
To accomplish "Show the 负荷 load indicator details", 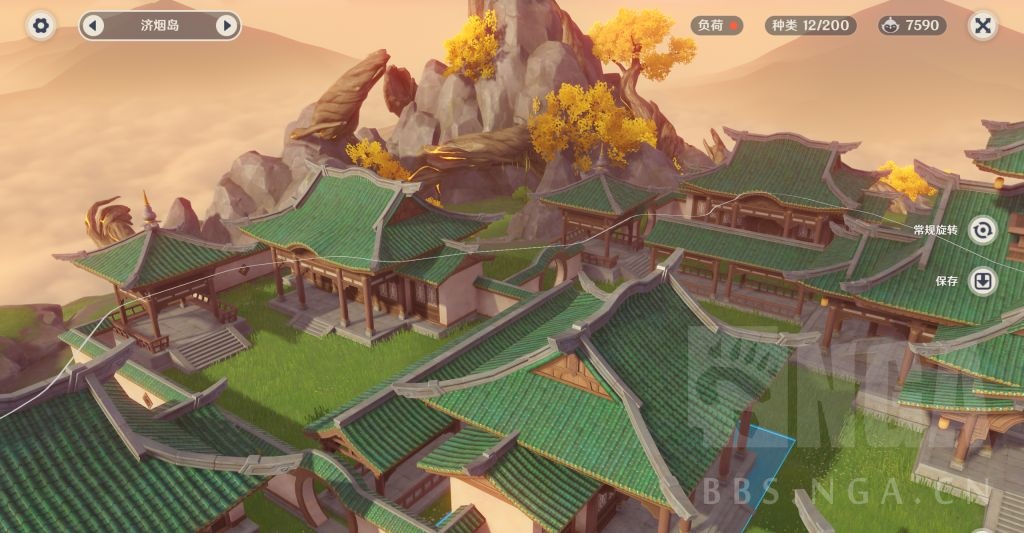I will pyautogui.click(x=716, y=26).
